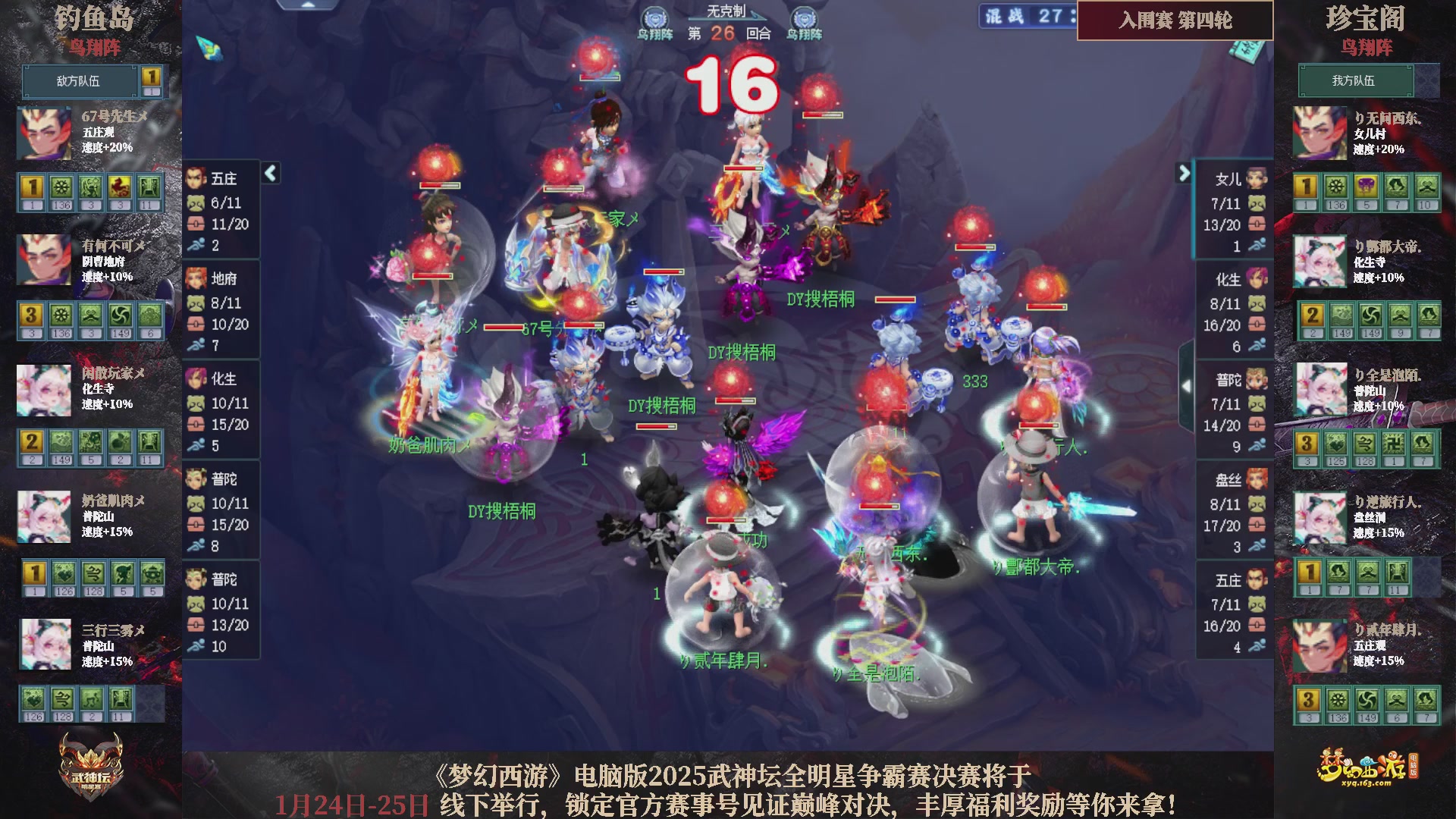The image size is (1456, 819).
Task: Open the purple mask debuff on 无问西东's buff bar
Action: [x=1365, y=187]
